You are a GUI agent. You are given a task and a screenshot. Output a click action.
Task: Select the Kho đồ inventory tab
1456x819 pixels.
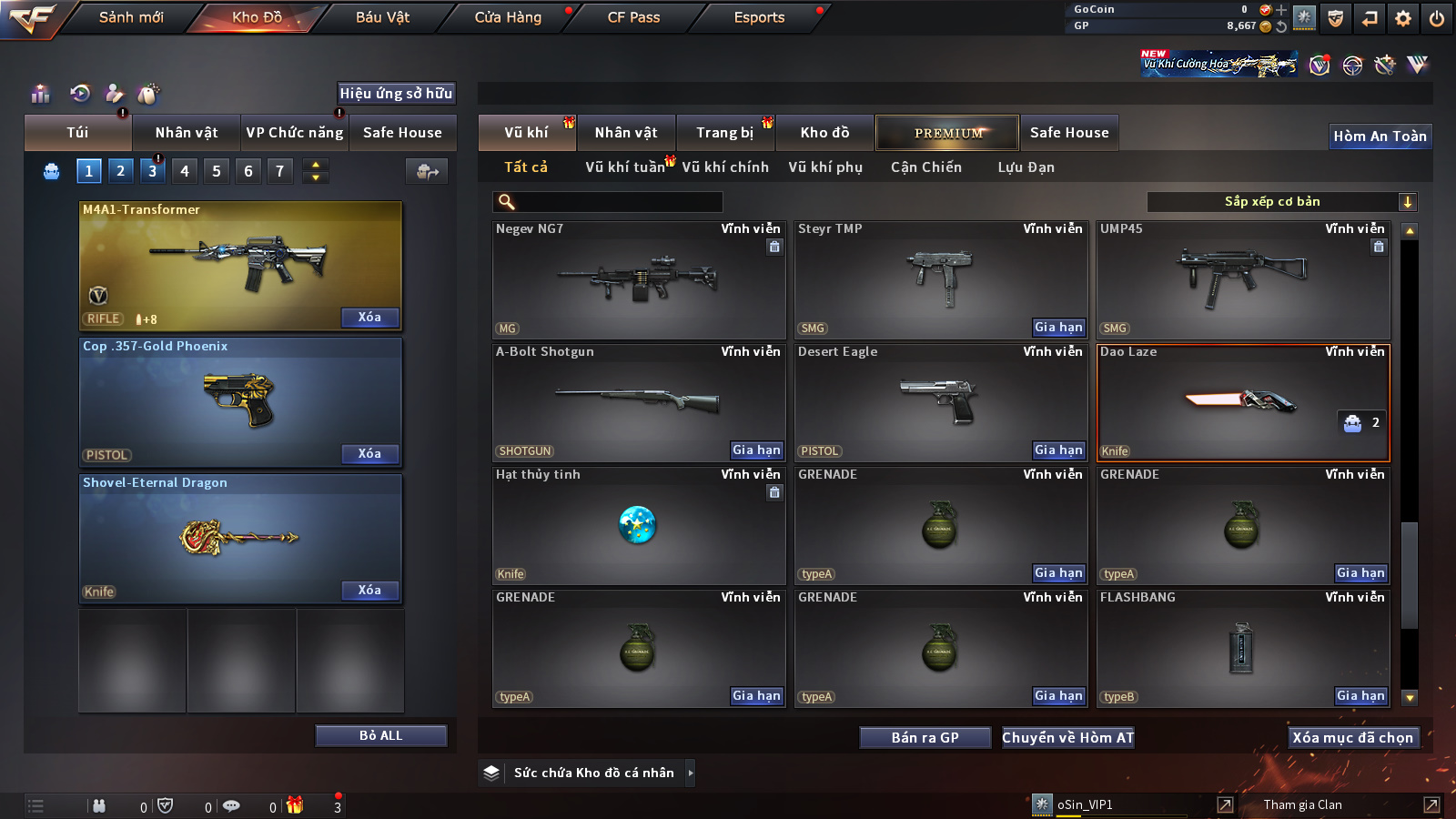(x=824, y=133)
